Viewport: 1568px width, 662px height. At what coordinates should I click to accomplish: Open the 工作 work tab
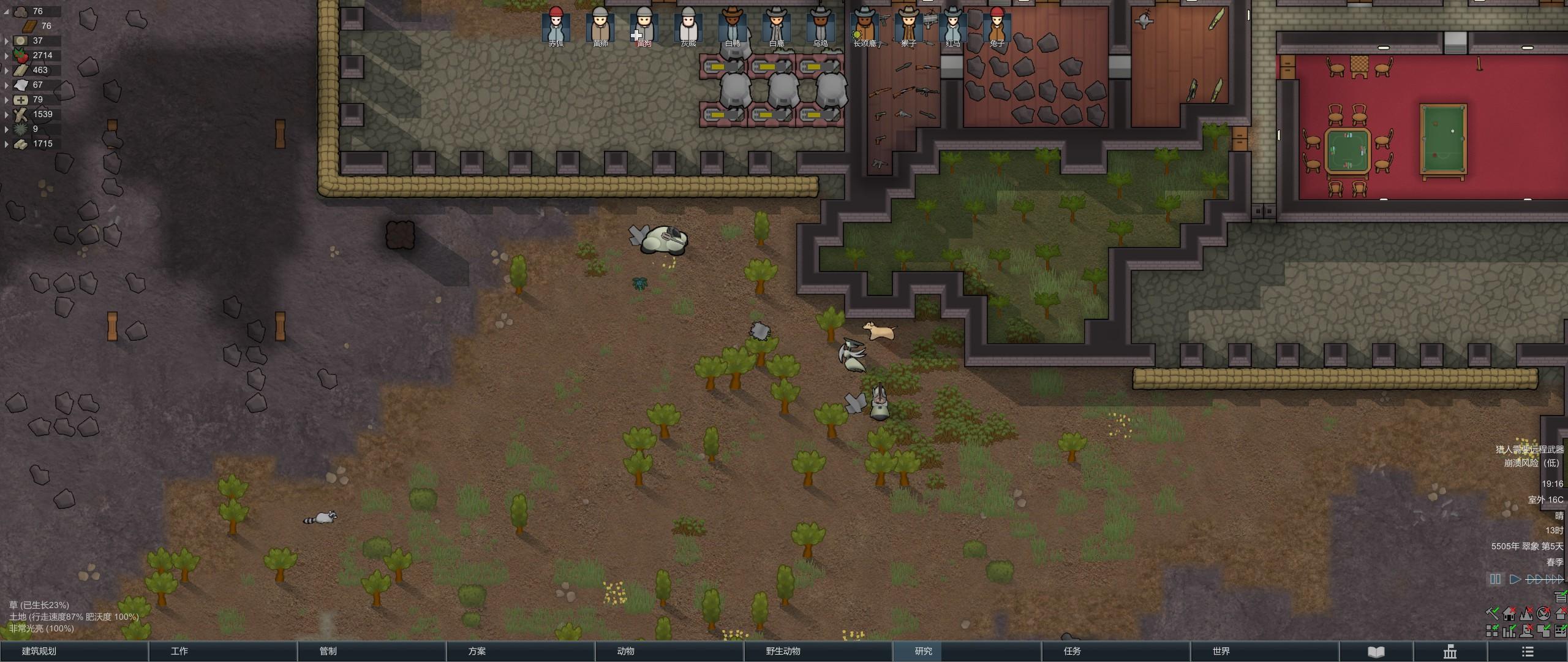[179, 651]
